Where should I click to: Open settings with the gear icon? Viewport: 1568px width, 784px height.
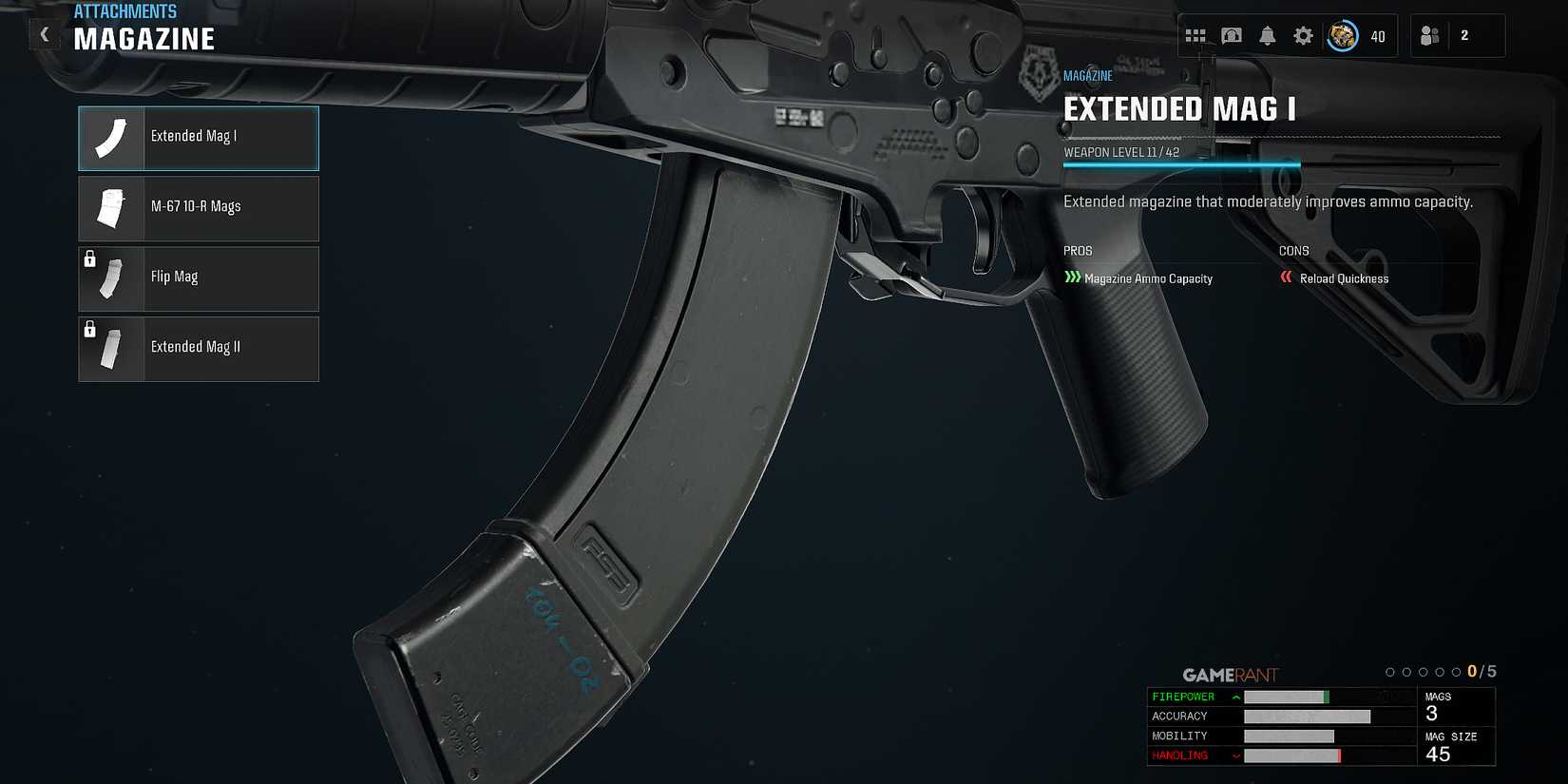coord(1303,34)
